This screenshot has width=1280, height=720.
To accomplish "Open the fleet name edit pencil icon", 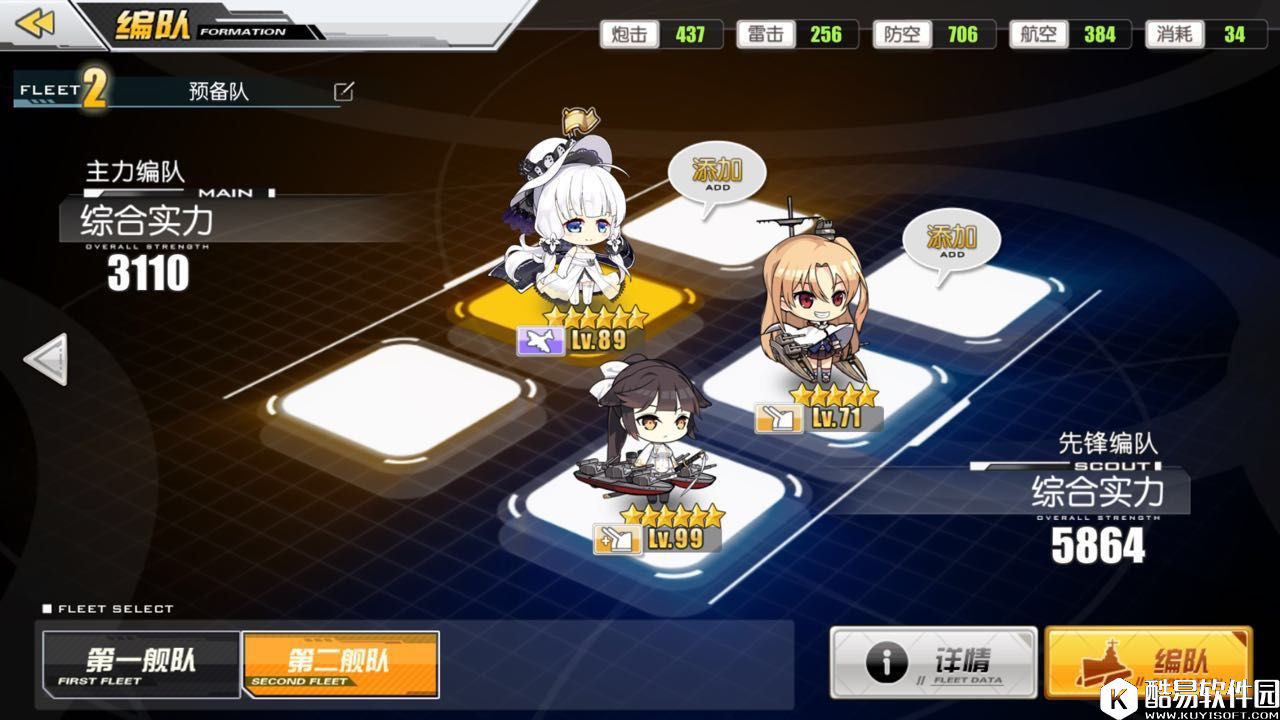I will pos(344,89).
